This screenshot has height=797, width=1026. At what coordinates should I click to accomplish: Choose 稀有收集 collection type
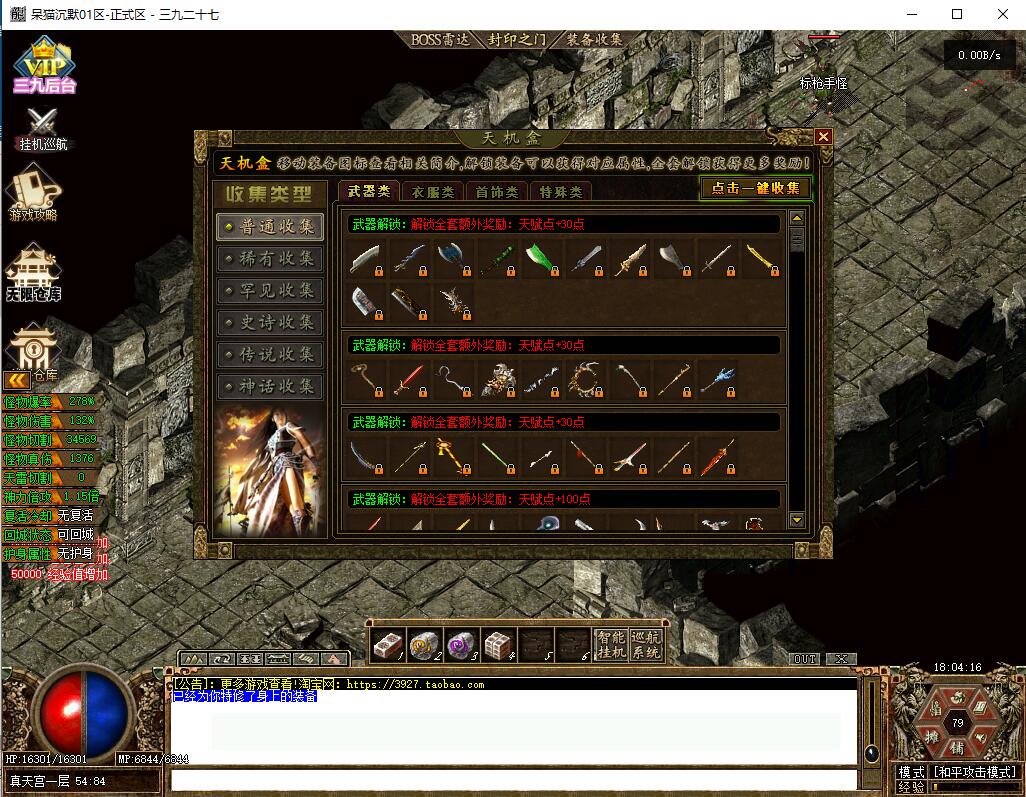(x=269, y=259)
